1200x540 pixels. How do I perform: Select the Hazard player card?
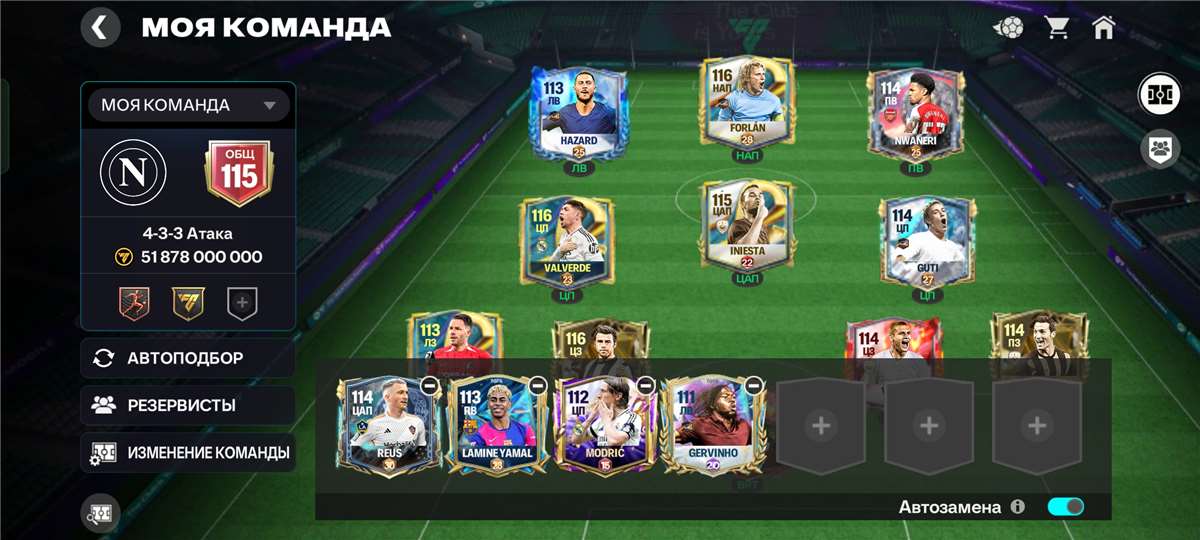578,112
